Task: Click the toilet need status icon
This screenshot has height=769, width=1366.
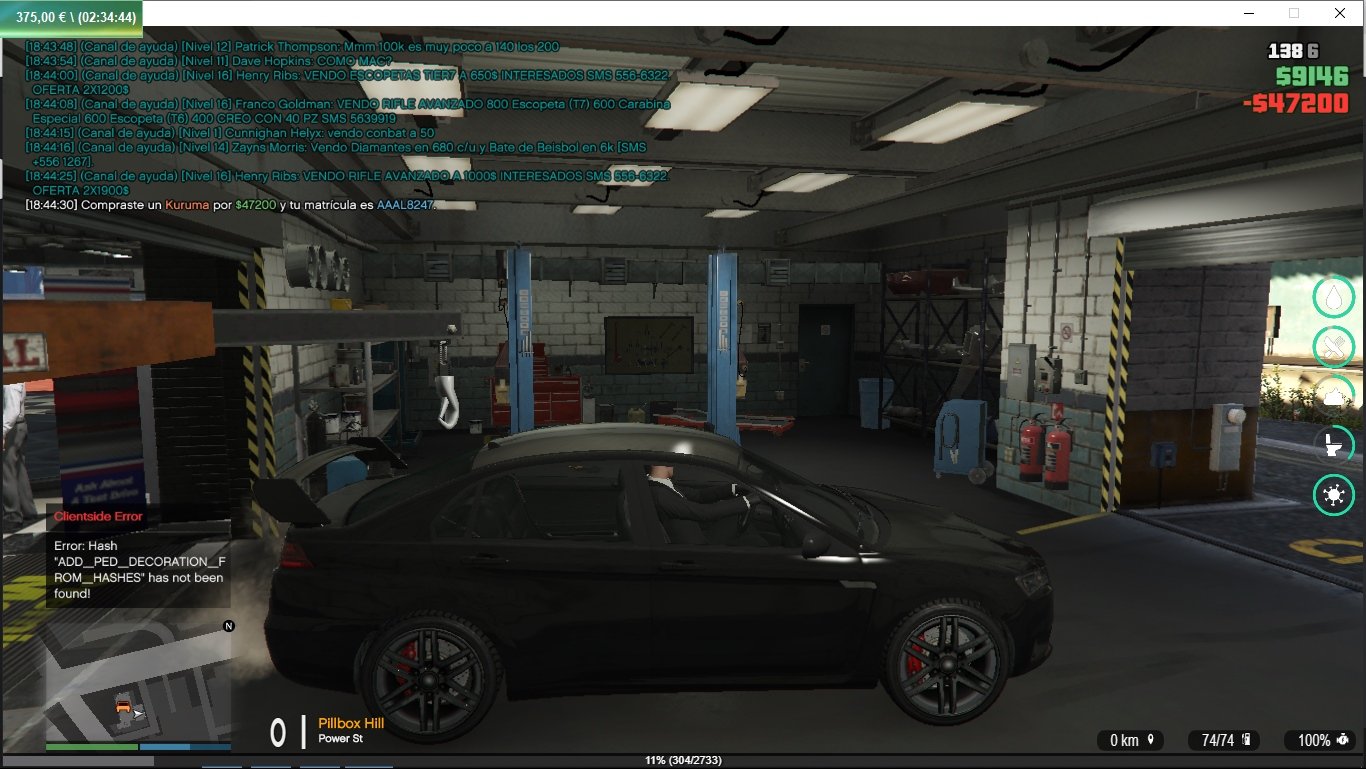Action: coord(1333,445)
